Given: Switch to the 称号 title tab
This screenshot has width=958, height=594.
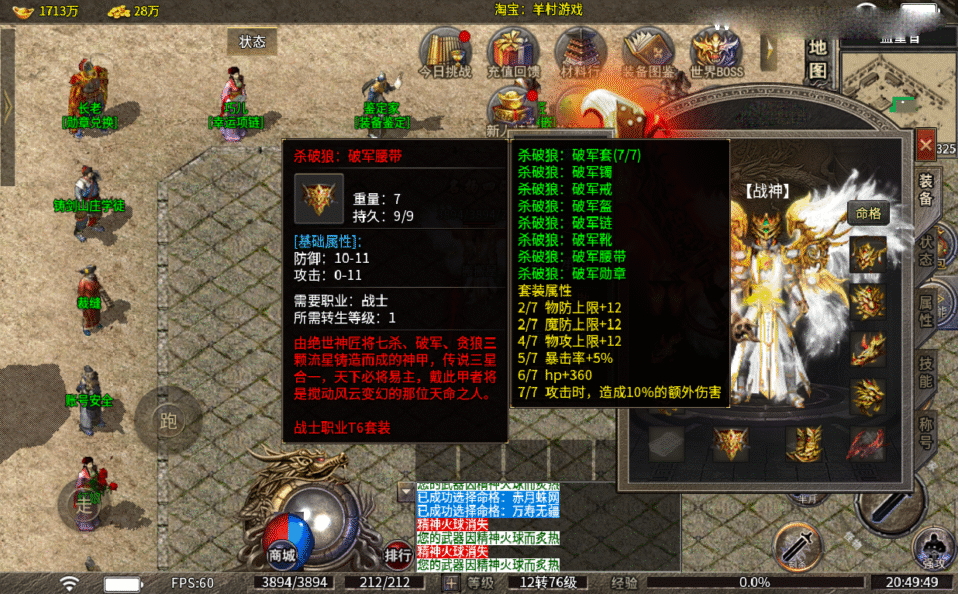Looking at the screenshot, I should tap(927, 431).
